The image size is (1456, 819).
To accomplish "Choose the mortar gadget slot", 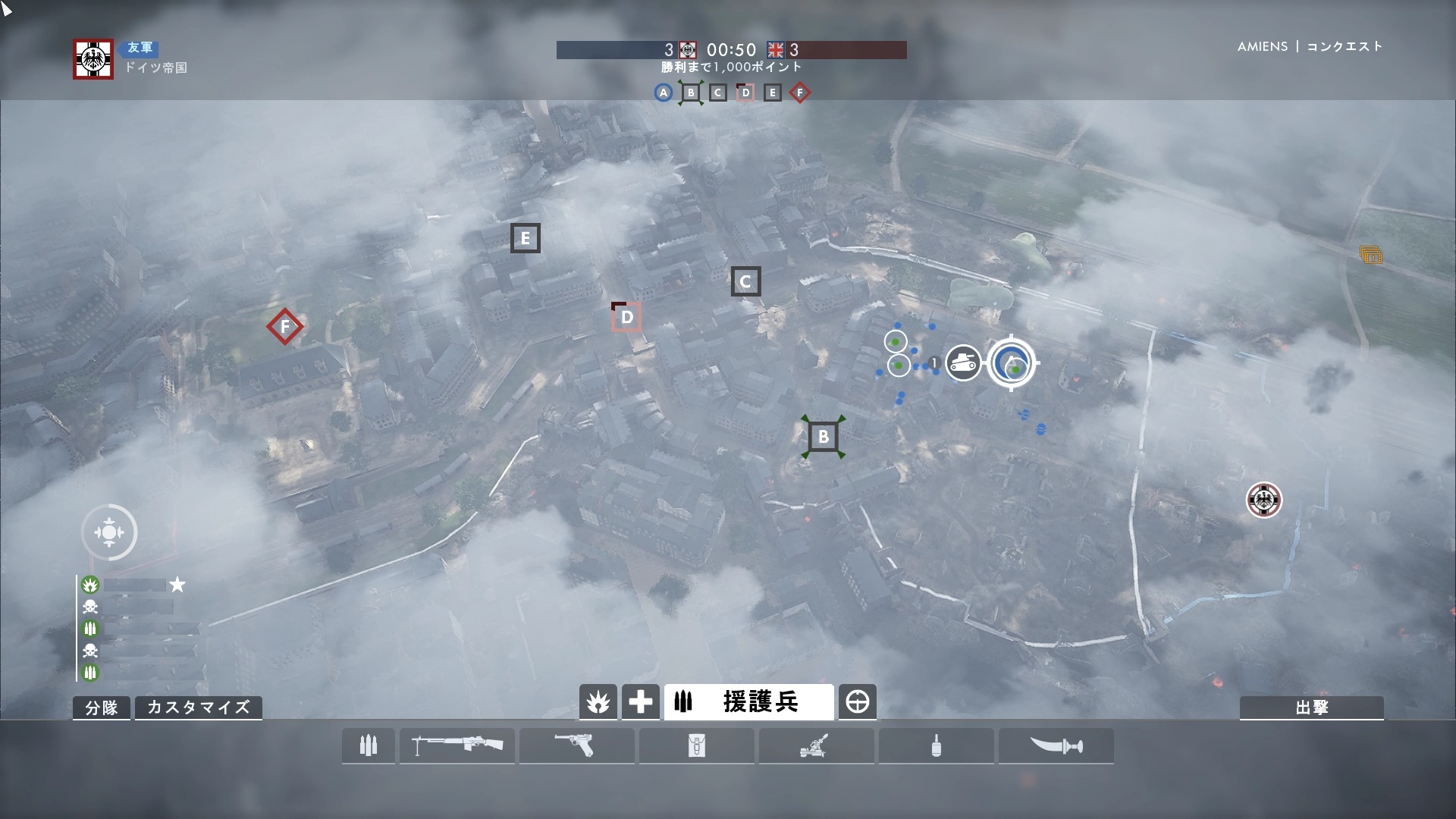I will 816,746.
